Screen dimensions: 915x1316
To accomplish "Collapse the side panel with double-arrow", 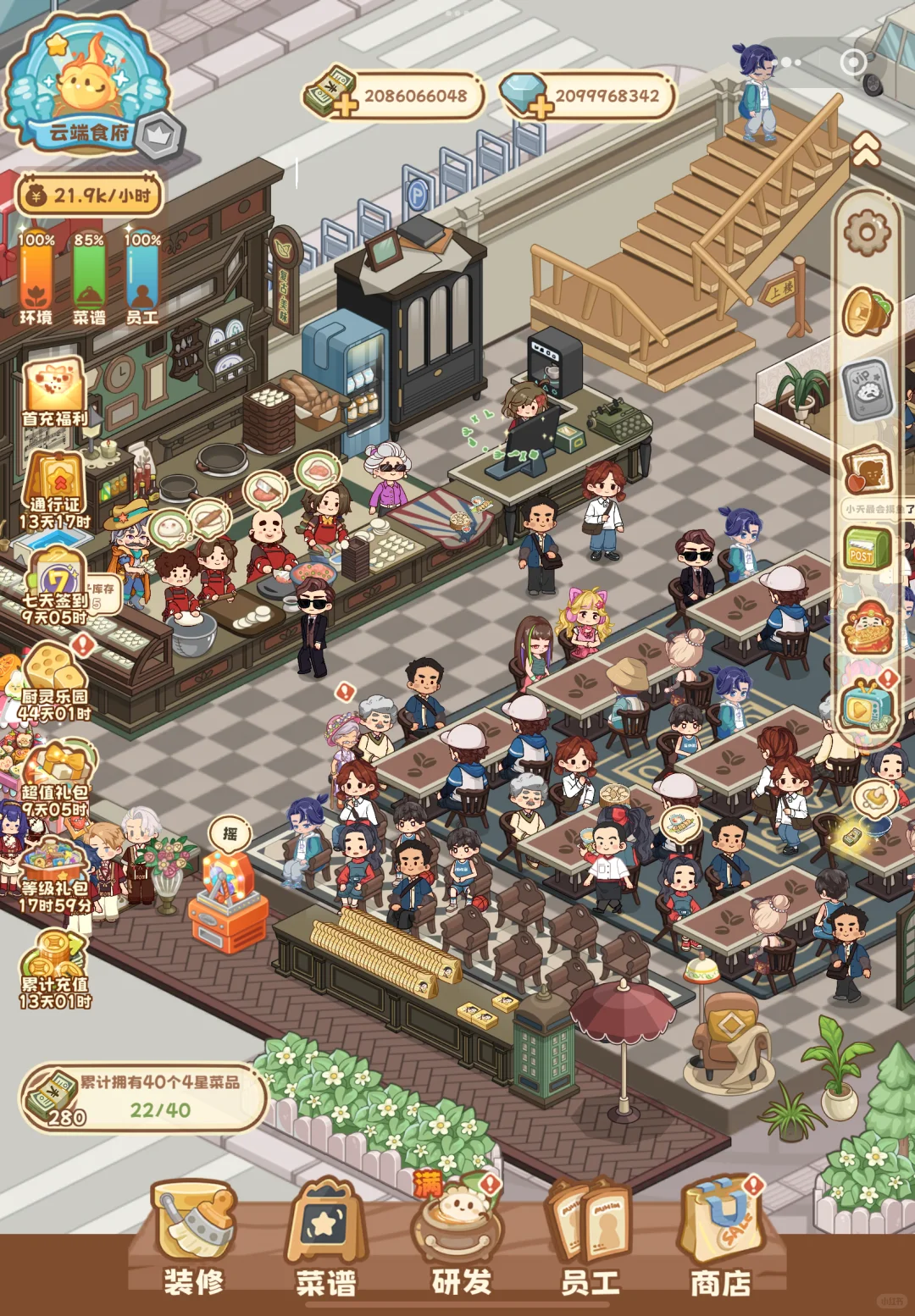I will [x=866, y=151].
